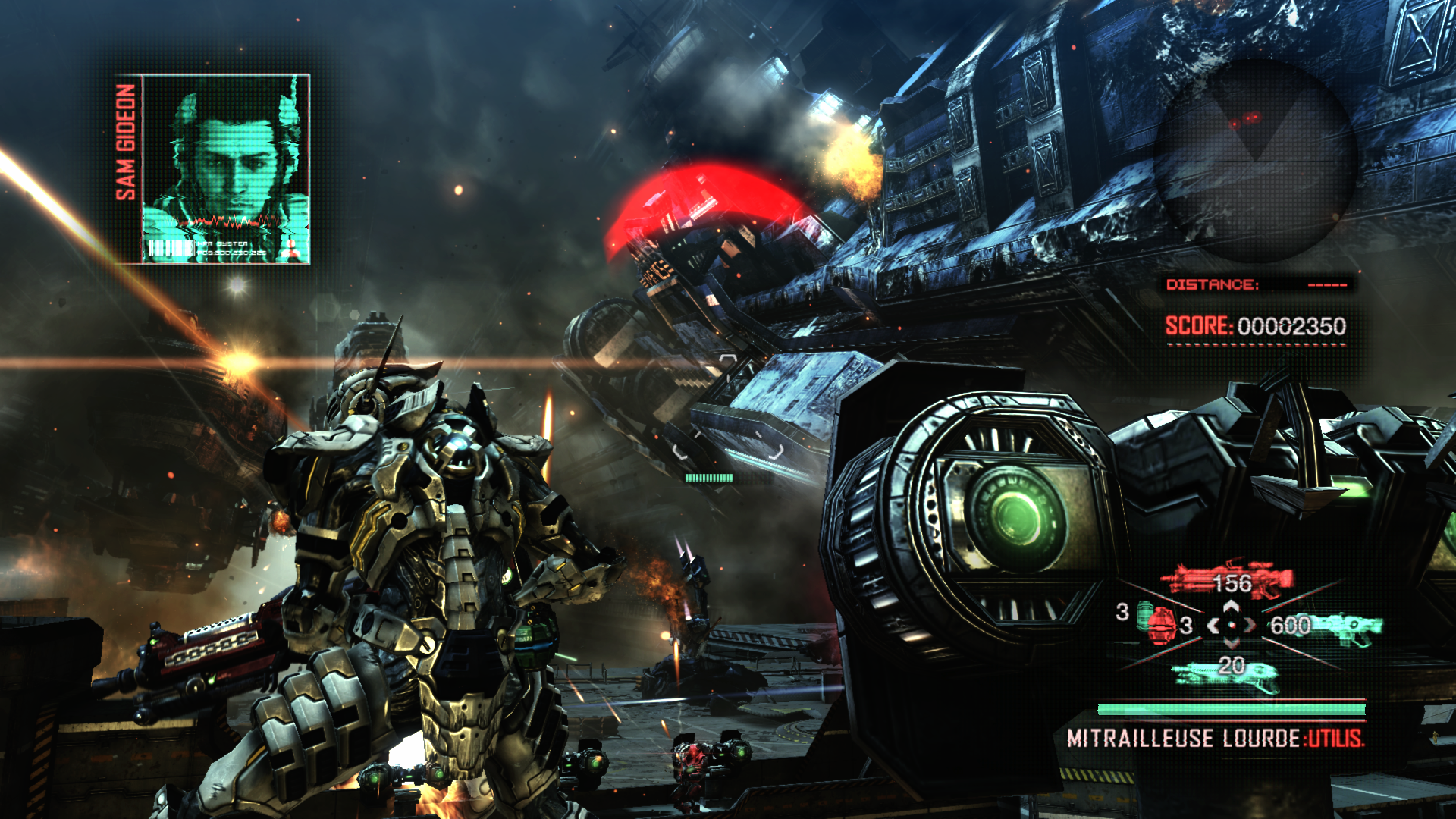The width and height of the screenshot is (1456, 819).
Task: Select the red heavy machine gun weapon
Action: click(1227, 582)
